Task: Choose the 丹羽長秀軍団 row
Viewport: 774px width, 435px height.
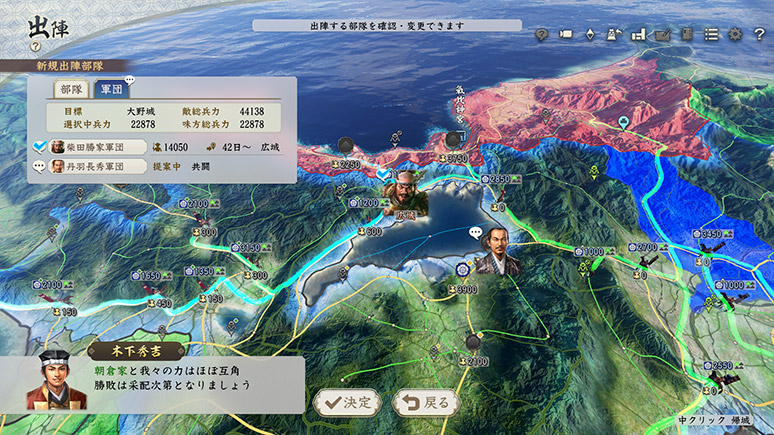Action: (100, 166)
